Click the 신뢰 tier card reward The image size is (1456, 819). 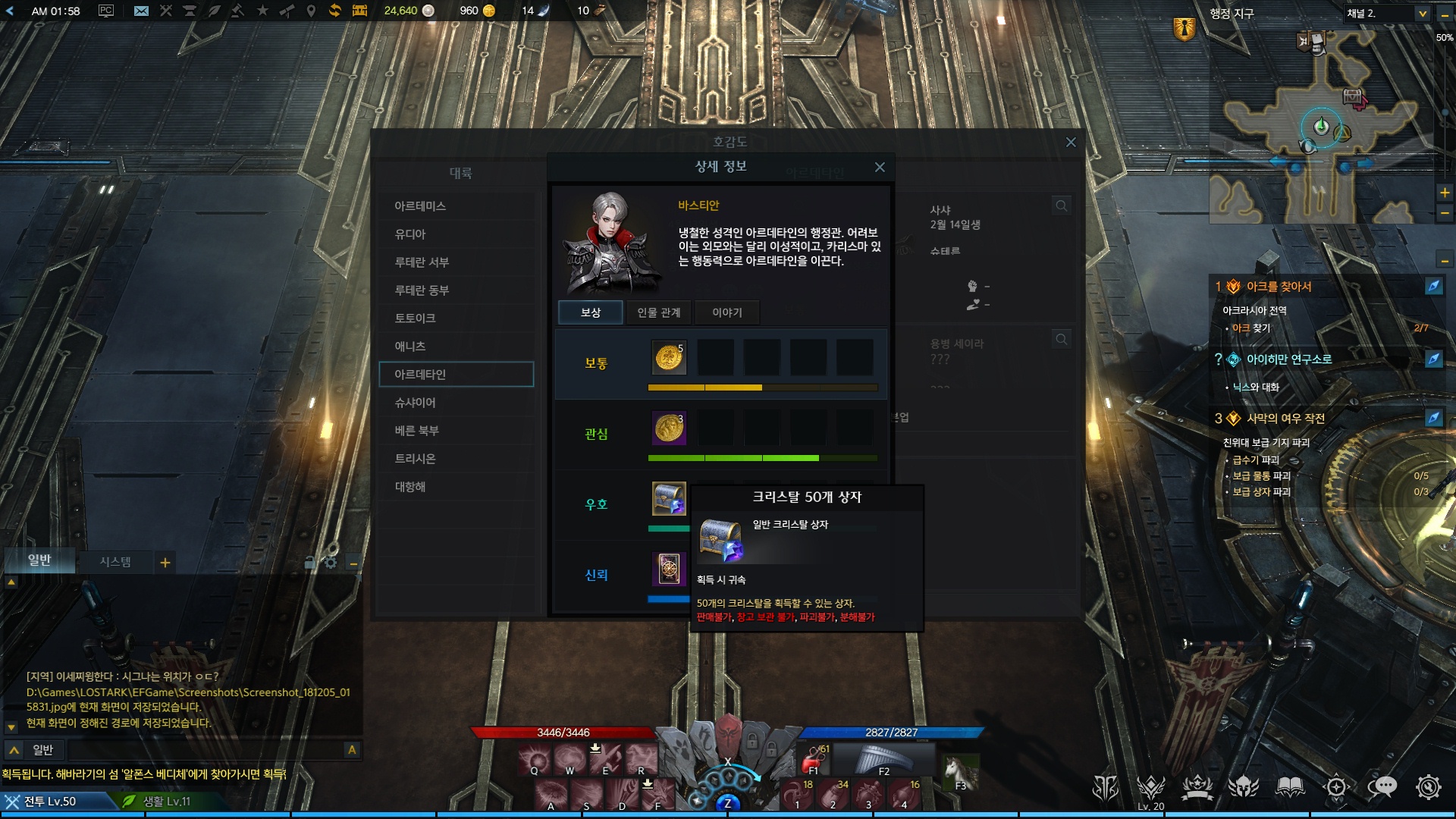[669, 569]
